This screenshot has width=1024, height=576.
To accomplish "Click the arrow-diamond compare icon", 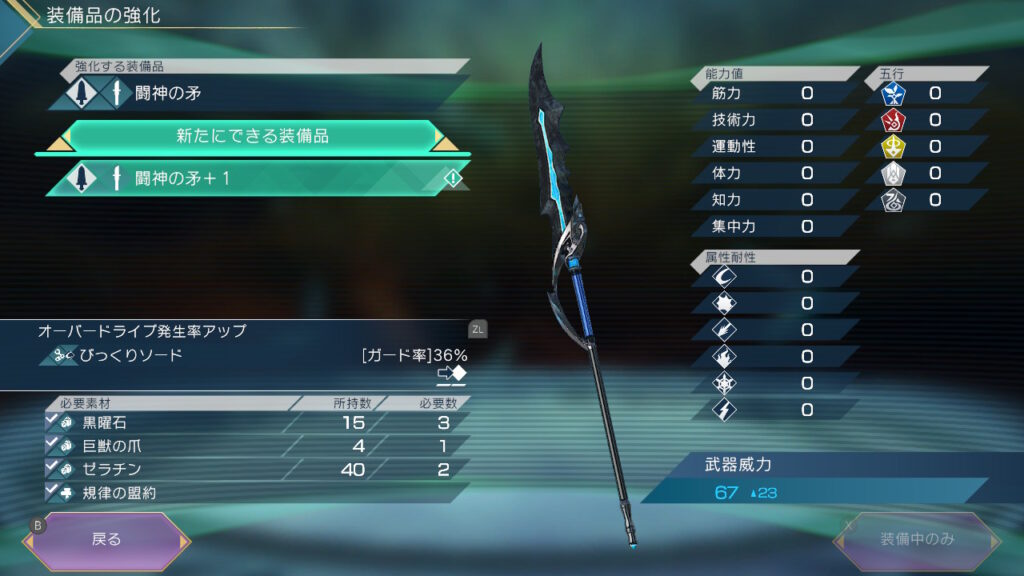I will pyautogui.click(x=452, y=375).
